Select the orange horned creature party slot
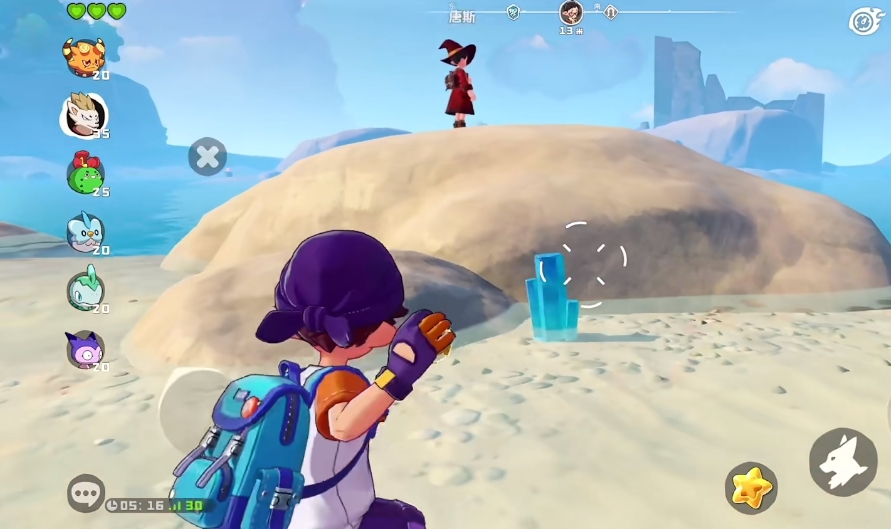Screen dimensions: 891x529 [84, 58]
